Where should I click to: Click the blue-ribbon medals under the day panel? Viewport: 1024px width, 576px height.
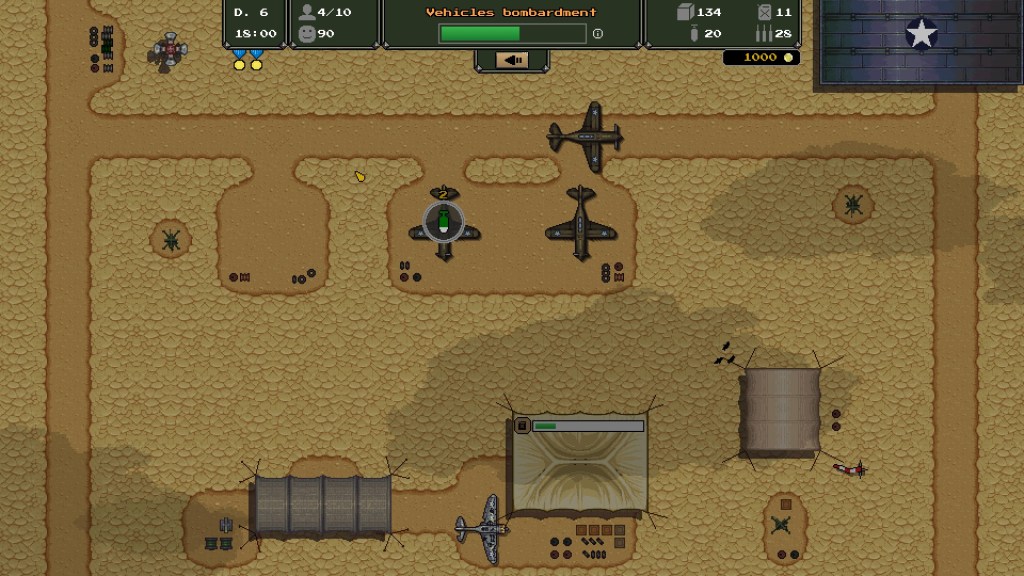click(x=247, y=60)
